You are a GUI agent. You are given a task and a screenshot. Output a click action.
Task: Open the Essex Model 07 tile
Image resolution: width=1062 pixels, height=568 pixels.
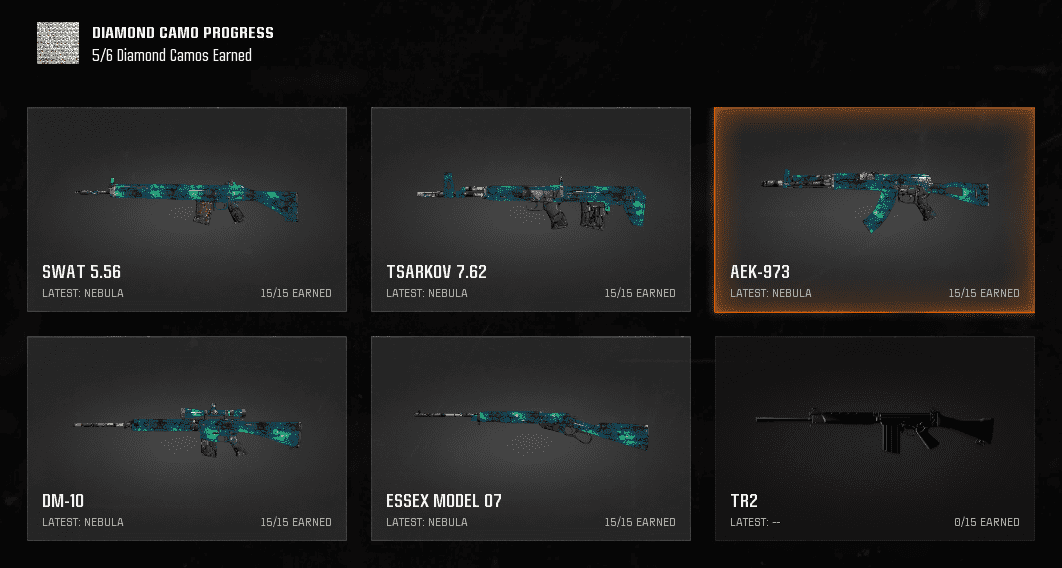pyautogui.click(x=531, y=438)
